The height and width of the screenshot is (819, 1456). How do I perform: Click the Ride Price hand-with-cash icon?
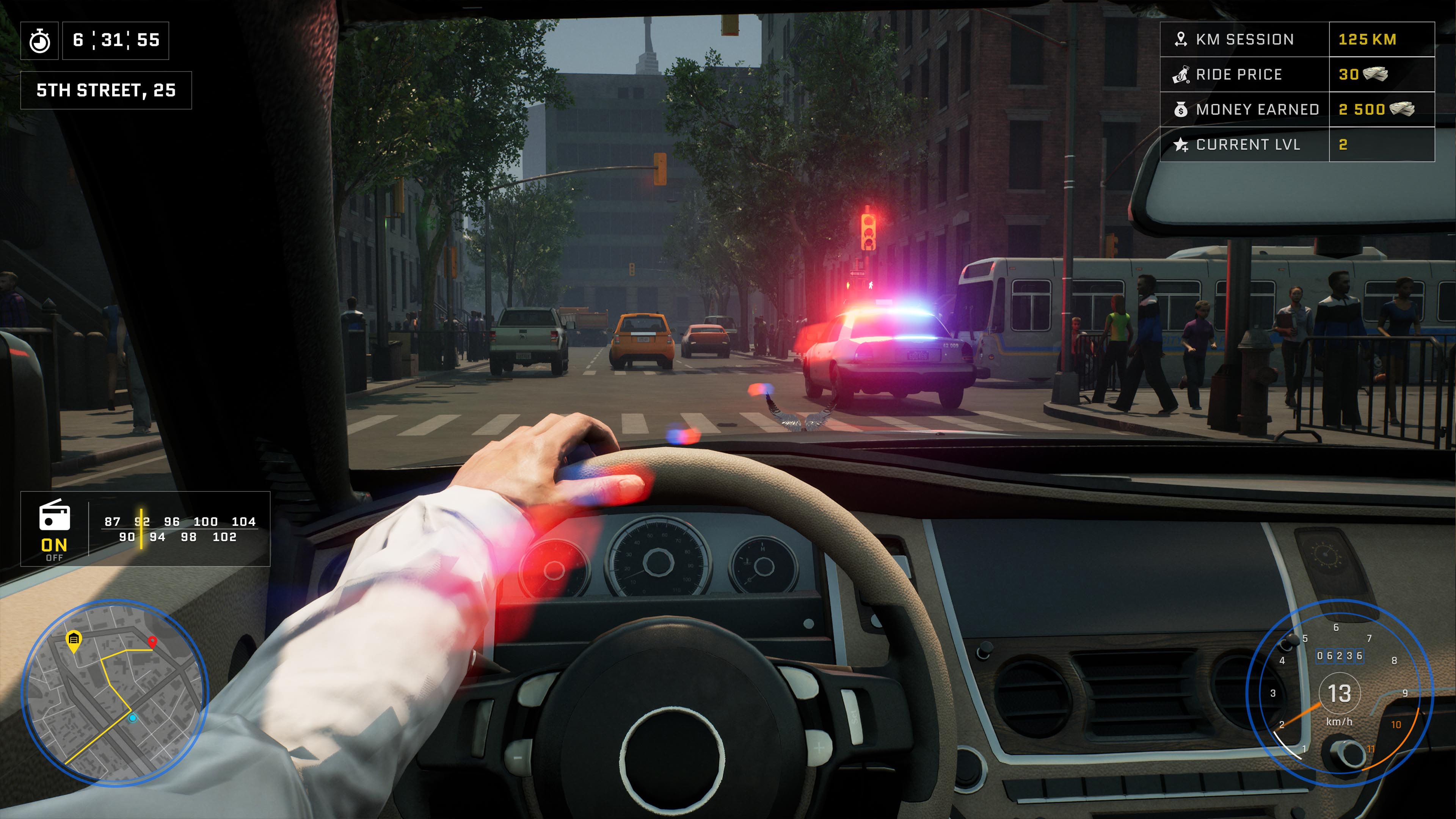coord(1181,74)
